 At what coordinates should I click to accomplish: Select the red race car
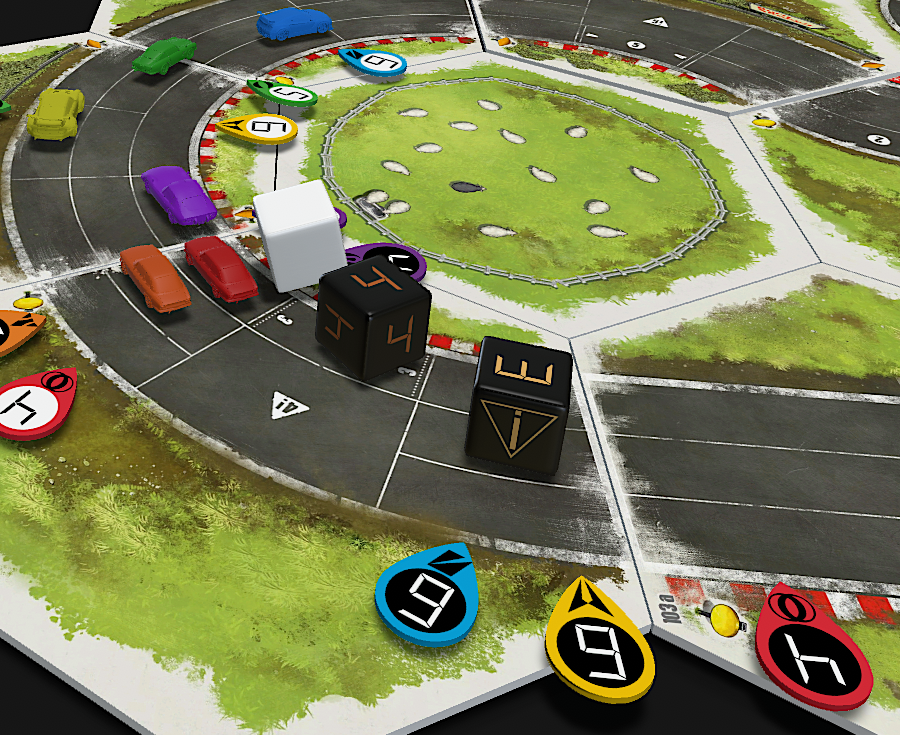click(x=221, y=267)
